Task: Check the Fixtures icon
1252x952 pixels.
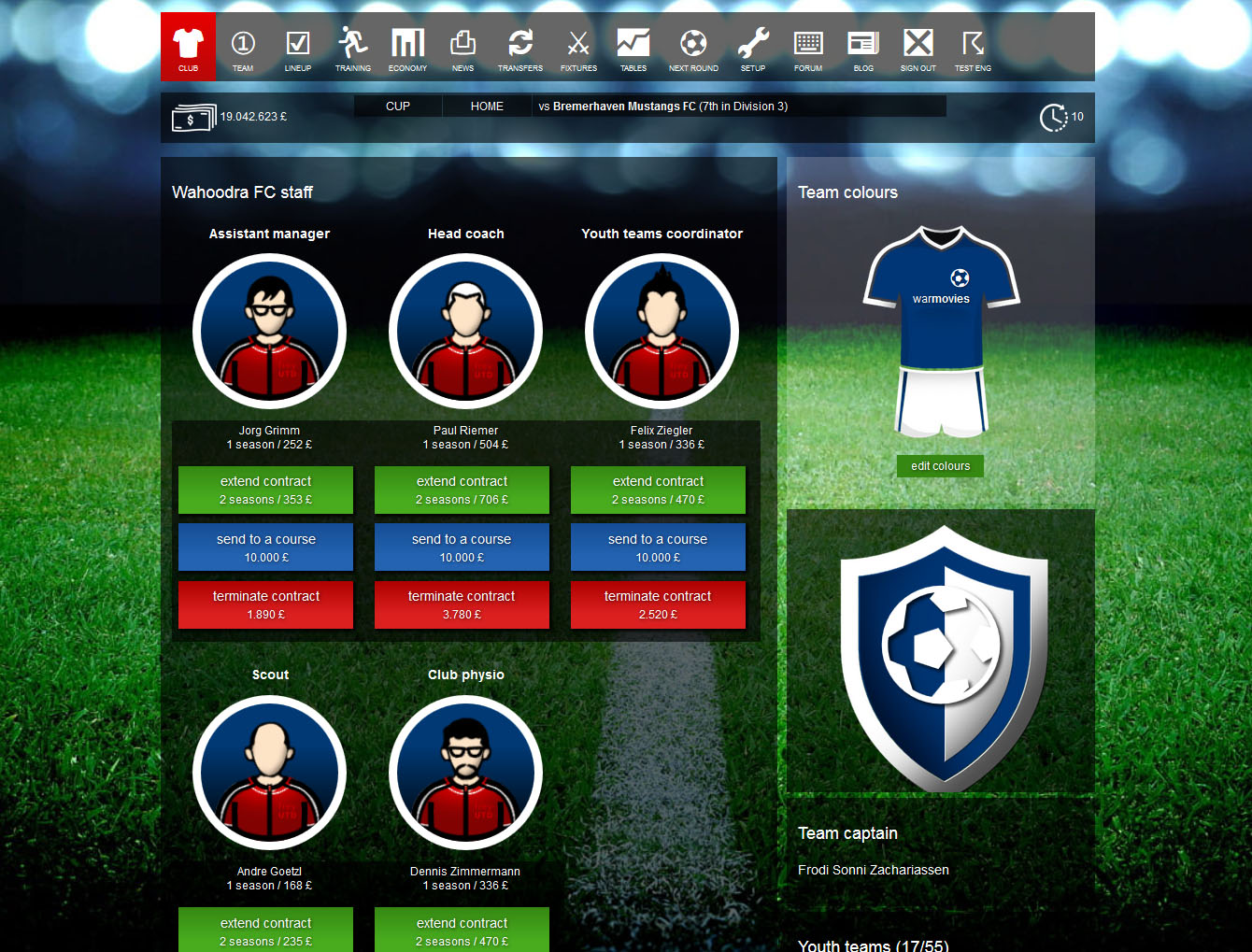Action: coord(578,47)
